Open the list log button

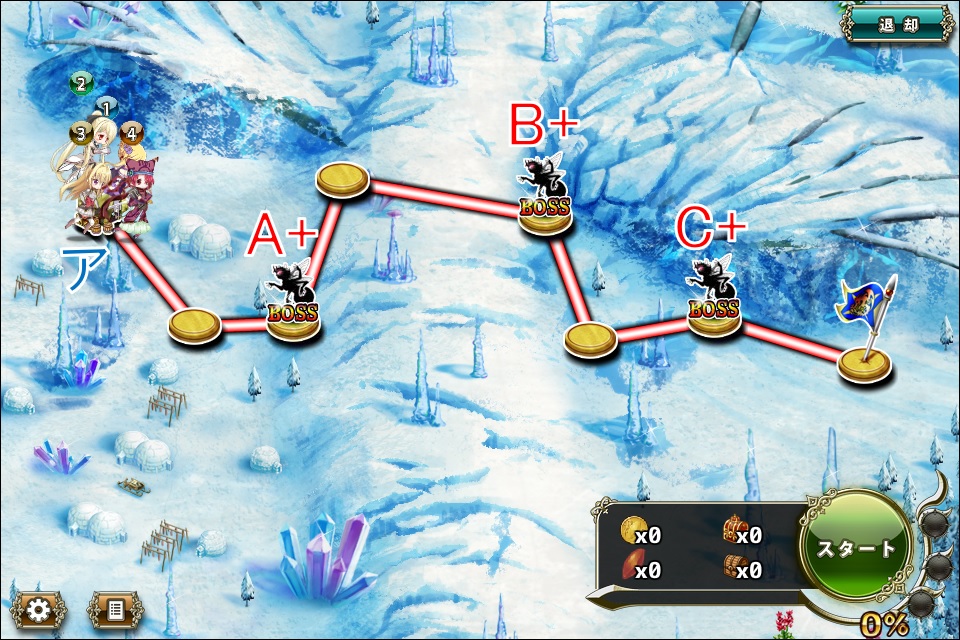[116, 609]
